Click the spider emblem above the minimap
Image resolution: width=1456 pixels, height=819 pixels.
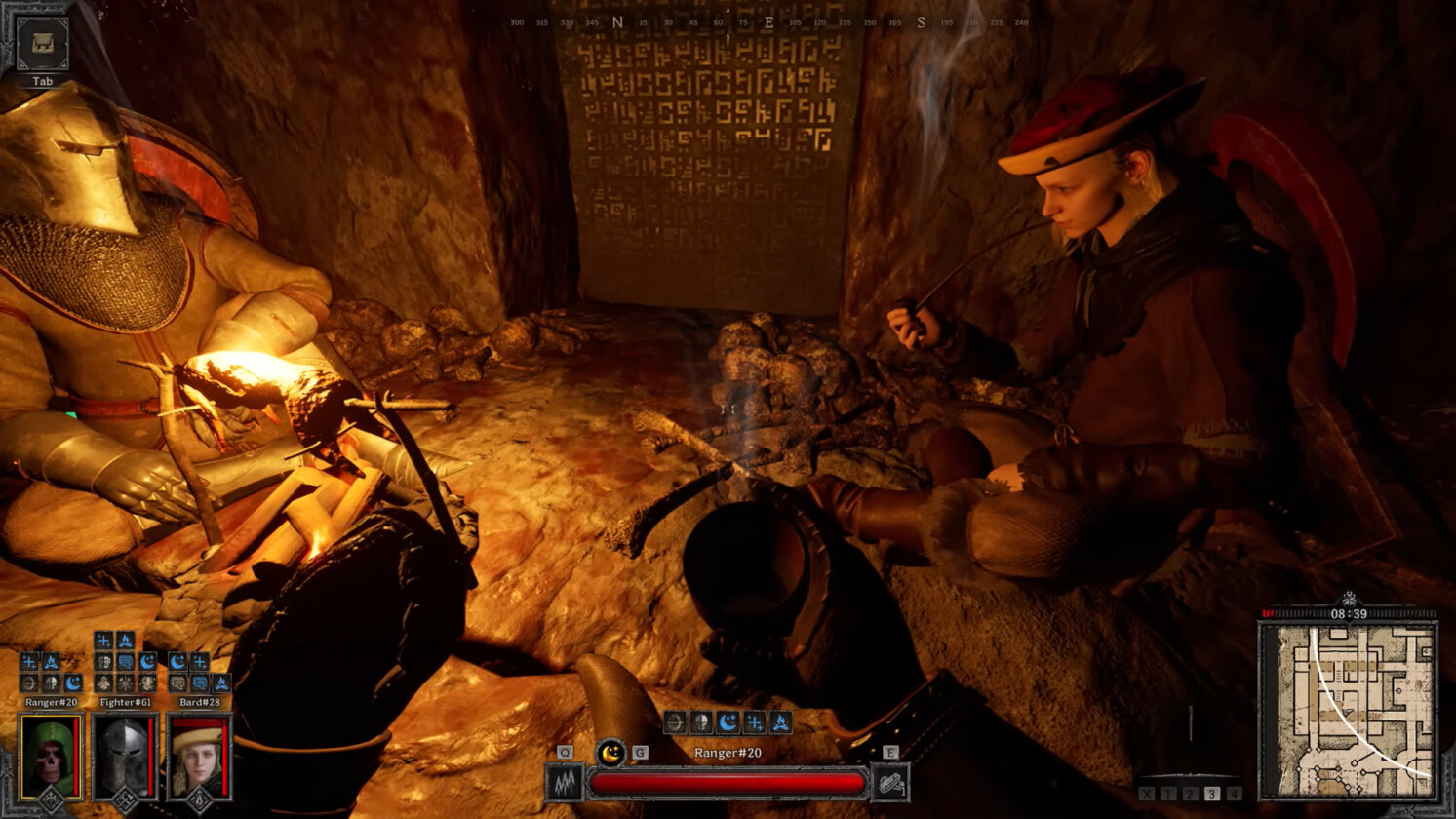click(x=1349, y=598)
